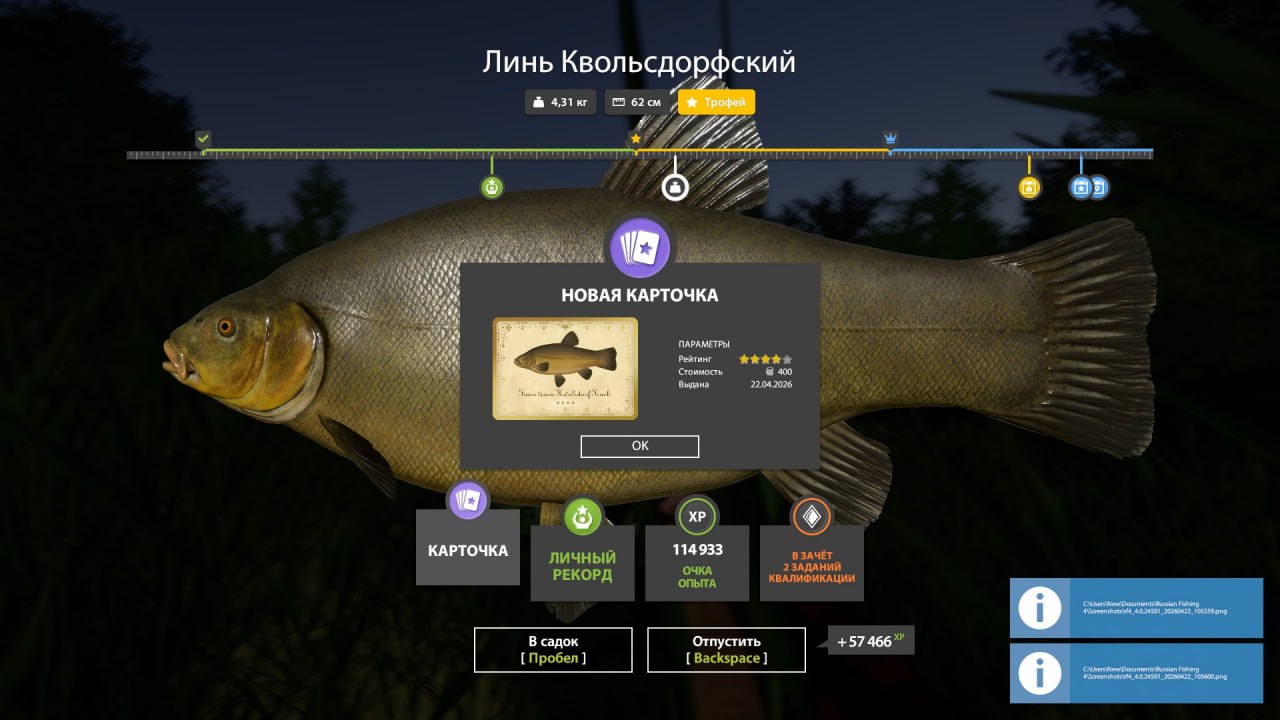The image size is (1280, 720).
Task: Select the green marker on weight scale
Action: point(491,187)
